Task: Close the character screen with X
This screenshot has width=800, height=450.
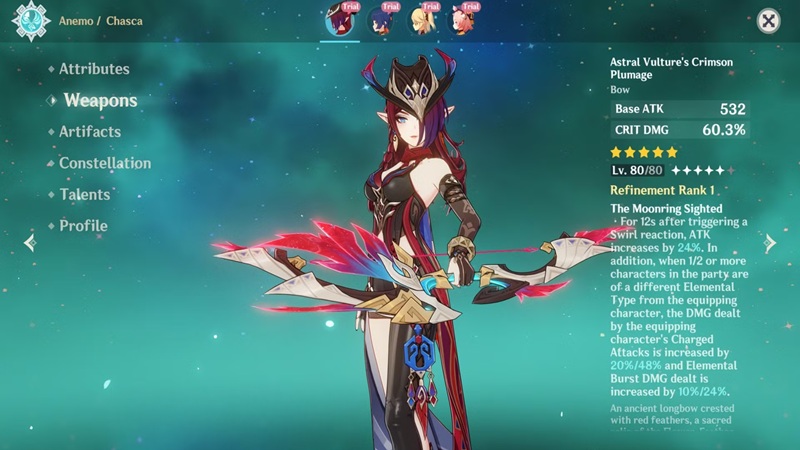Action: 767,20
